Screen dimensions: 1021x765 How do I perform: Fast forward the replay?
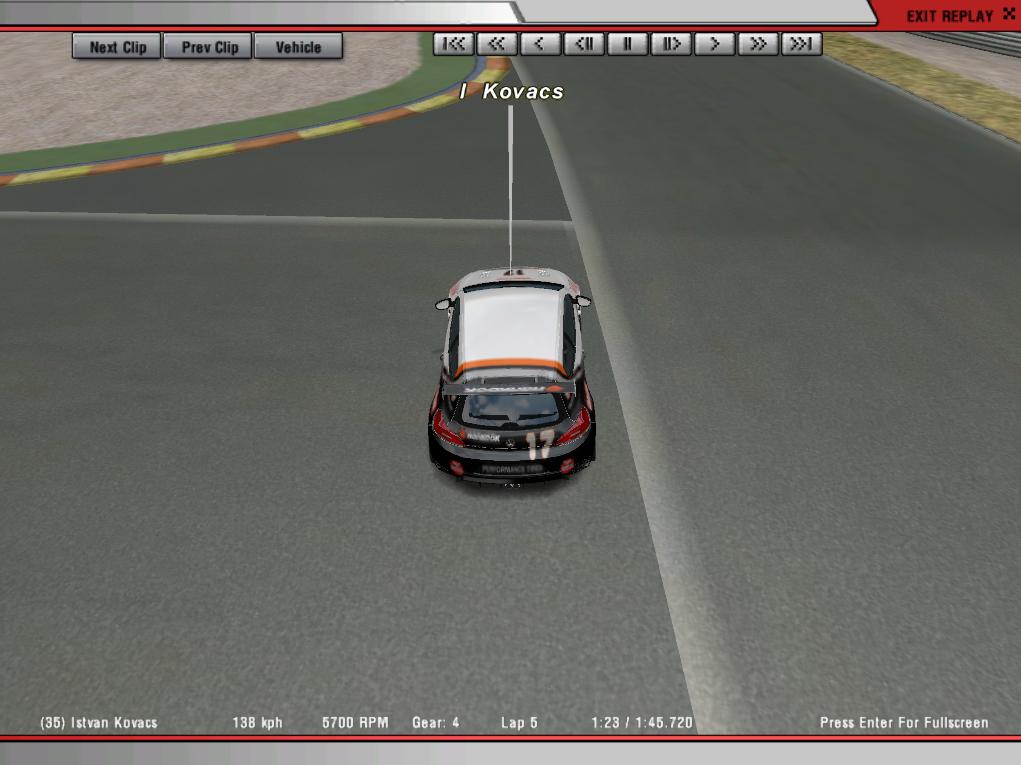pos(758,44)
